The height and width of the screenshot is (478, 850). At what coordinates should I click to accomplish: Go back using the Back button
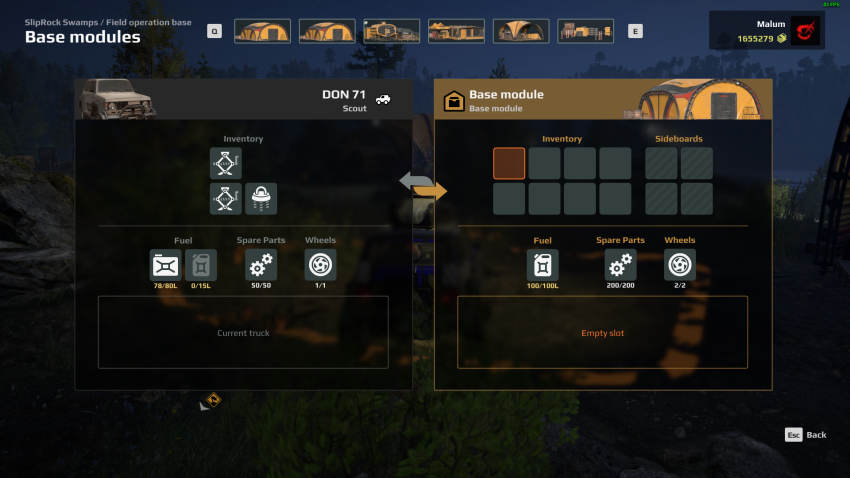(806, 435)
